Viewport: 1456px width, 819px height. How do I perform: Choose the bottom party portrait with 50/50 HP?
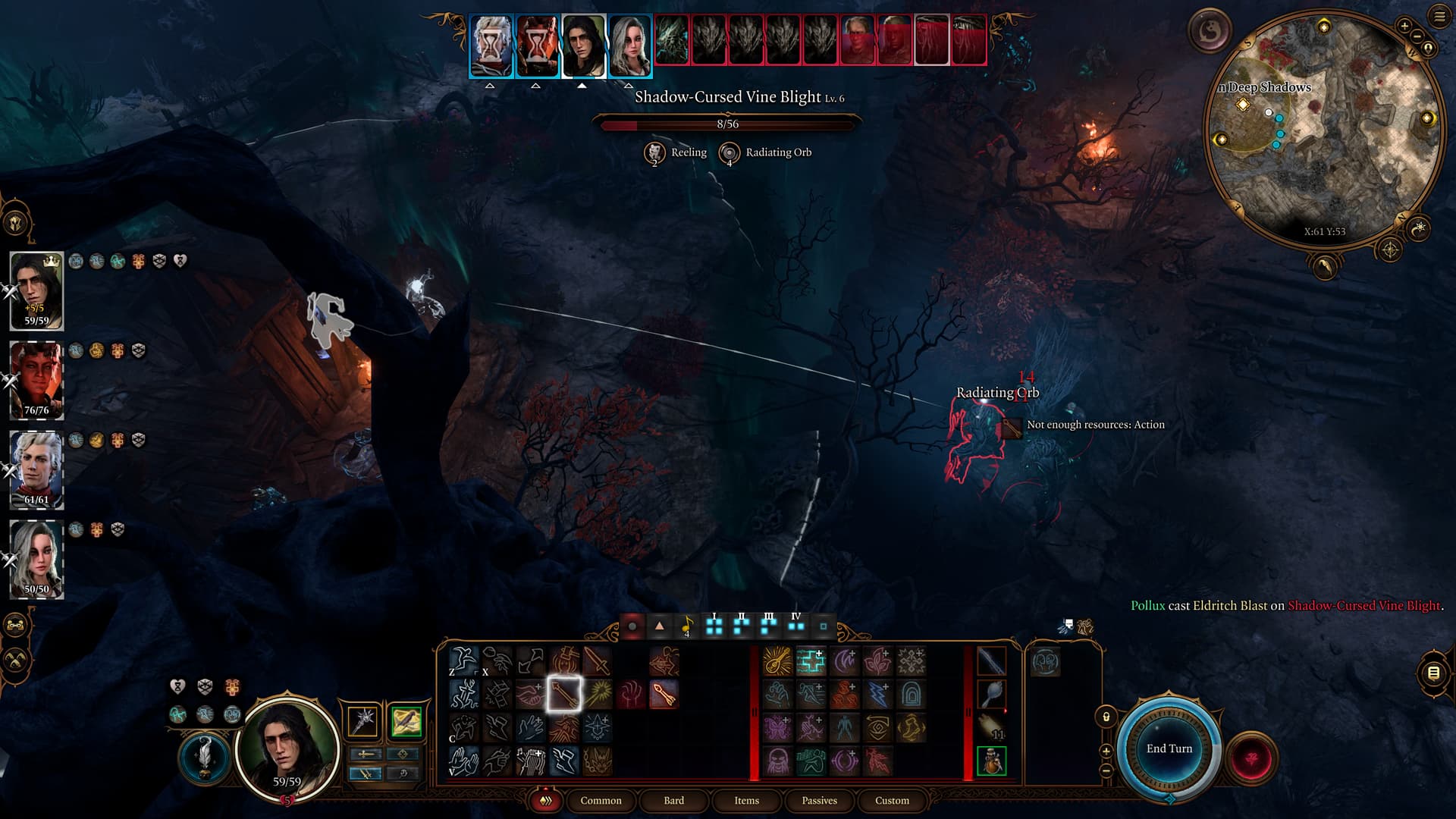[36, 559]
